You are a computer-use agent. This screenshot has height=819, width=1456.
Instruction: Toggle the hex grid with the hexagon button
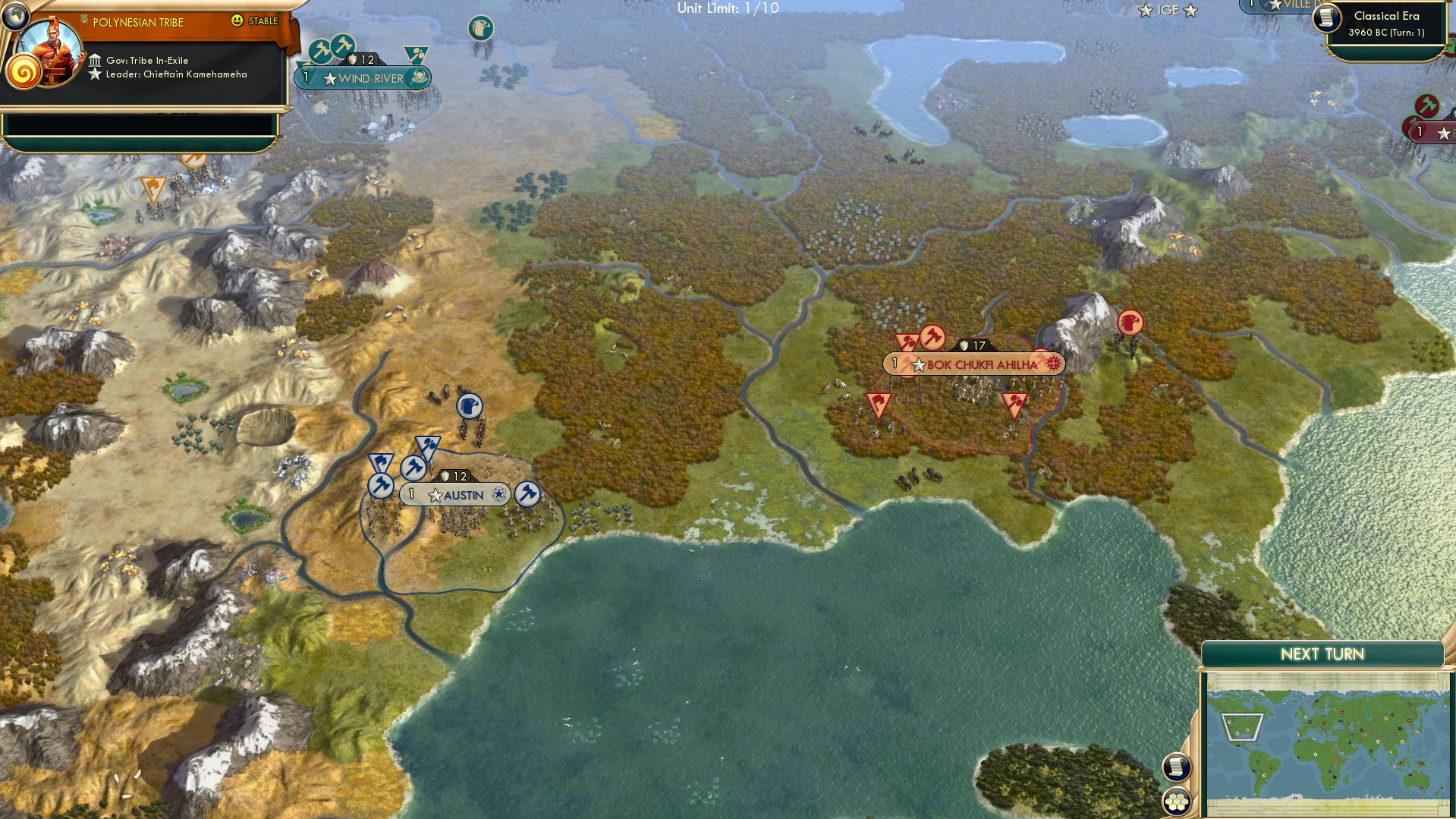point(1175,800)
